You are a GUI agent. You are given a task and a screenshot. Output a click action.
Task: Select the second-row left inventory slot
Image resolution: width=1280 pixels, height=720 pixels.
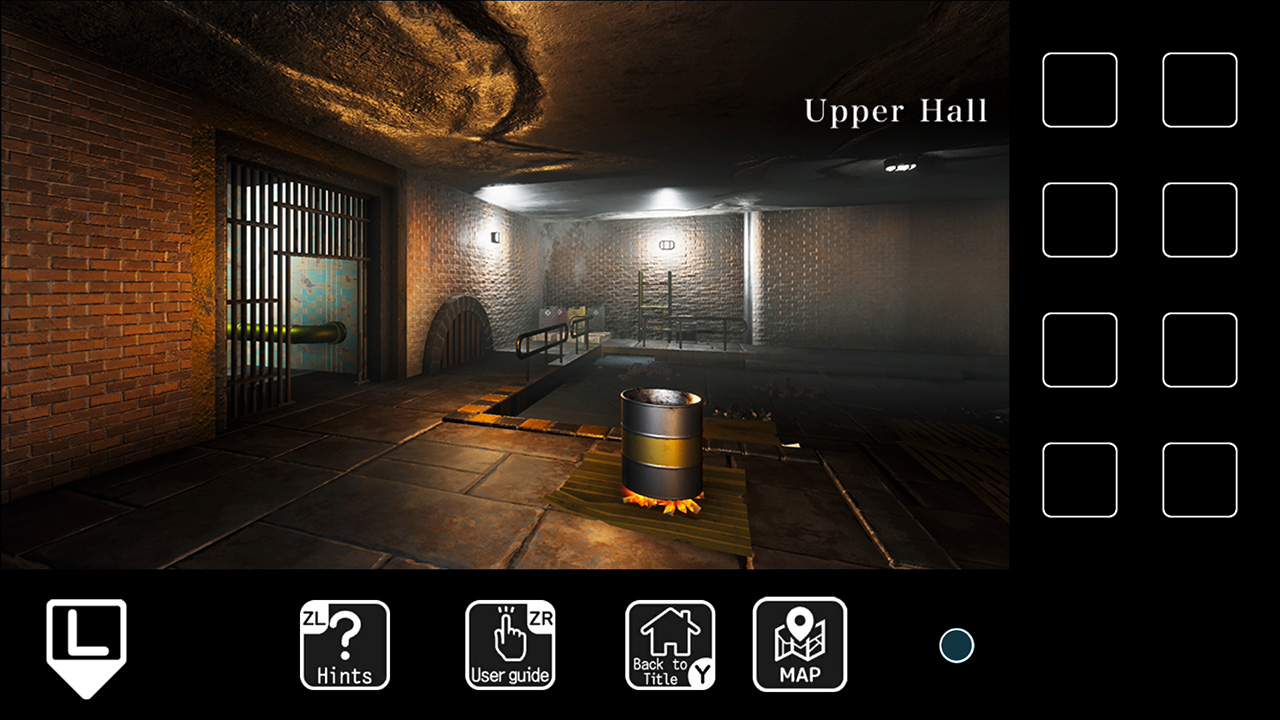point(1080,220)
